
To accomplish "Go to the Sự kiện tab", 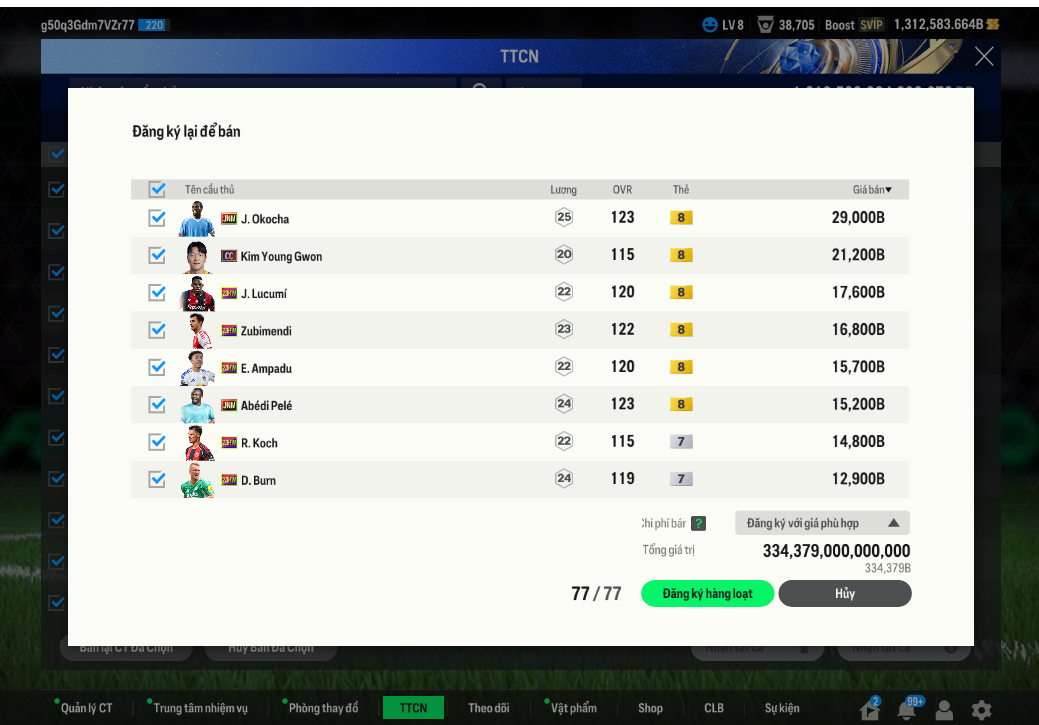I will tap(782, 708).
